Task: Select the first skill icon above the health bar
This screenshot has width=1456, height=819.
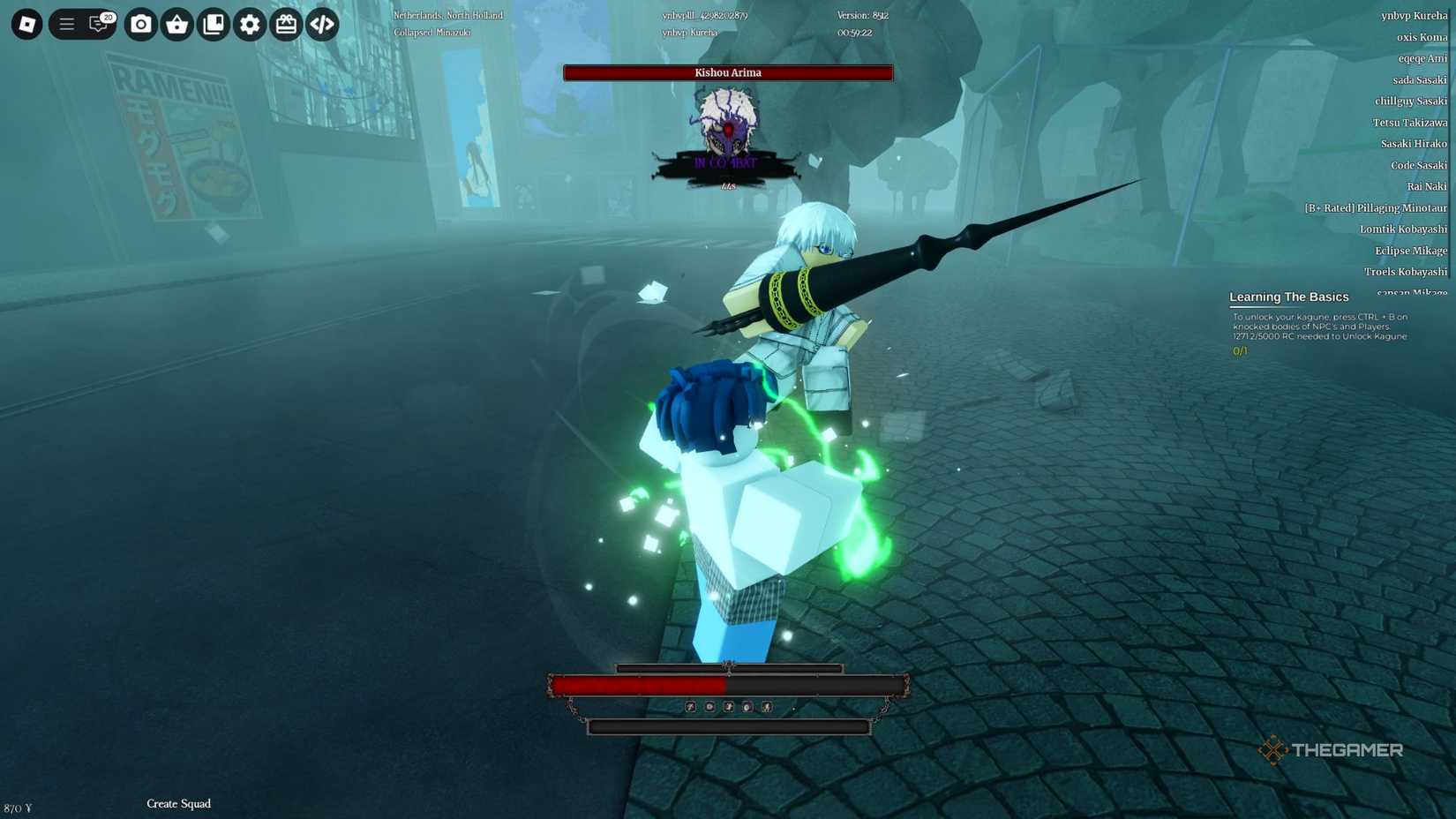Action: point(690,707)
